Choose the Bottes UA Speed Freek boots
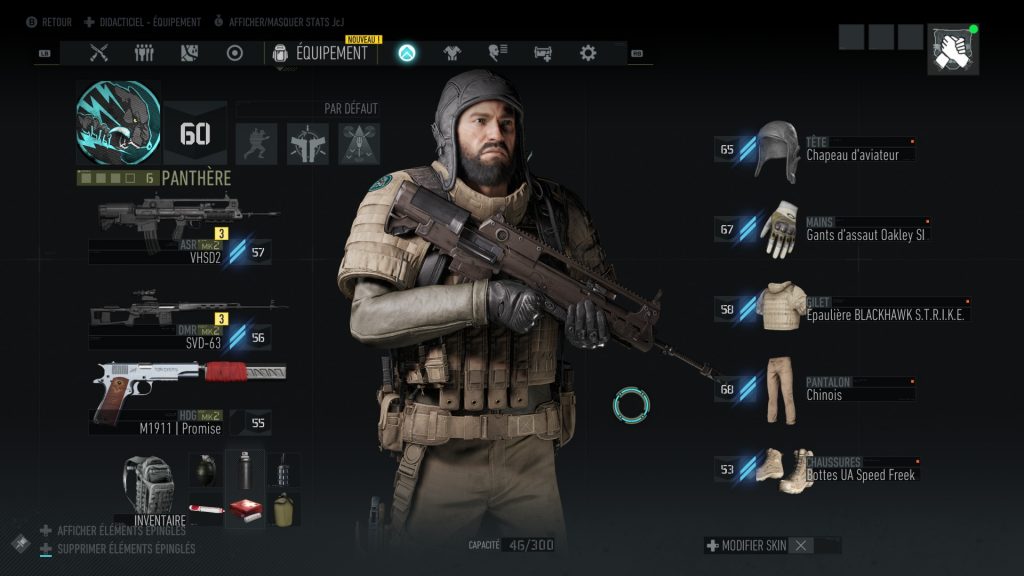The width and height of the screenshot is (1024, 576). tap(815, 469)
